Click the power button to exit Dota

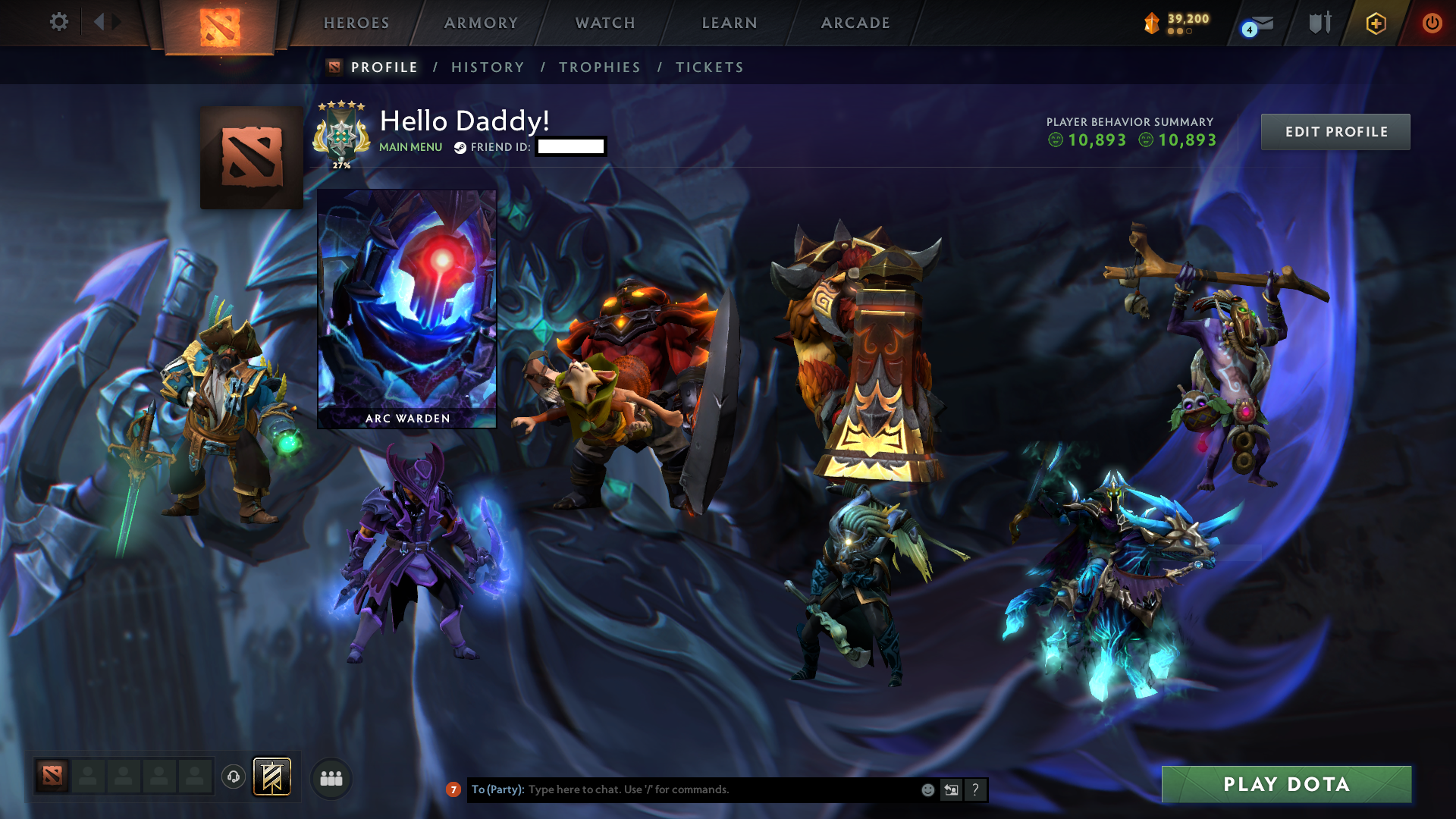coord(1432,24)
